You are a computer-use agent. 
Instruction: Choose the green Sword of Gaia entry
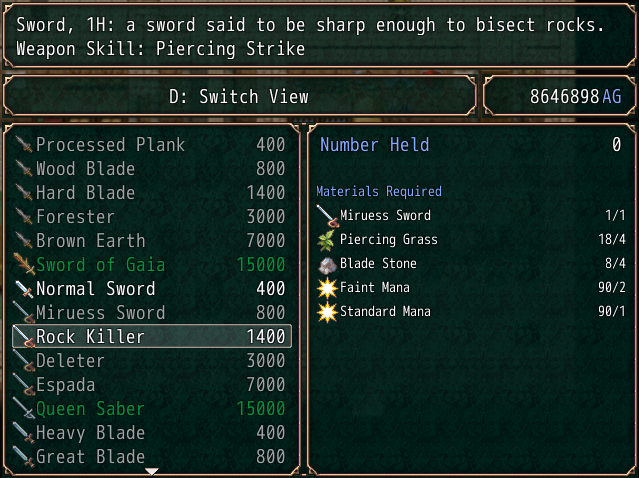150,265
